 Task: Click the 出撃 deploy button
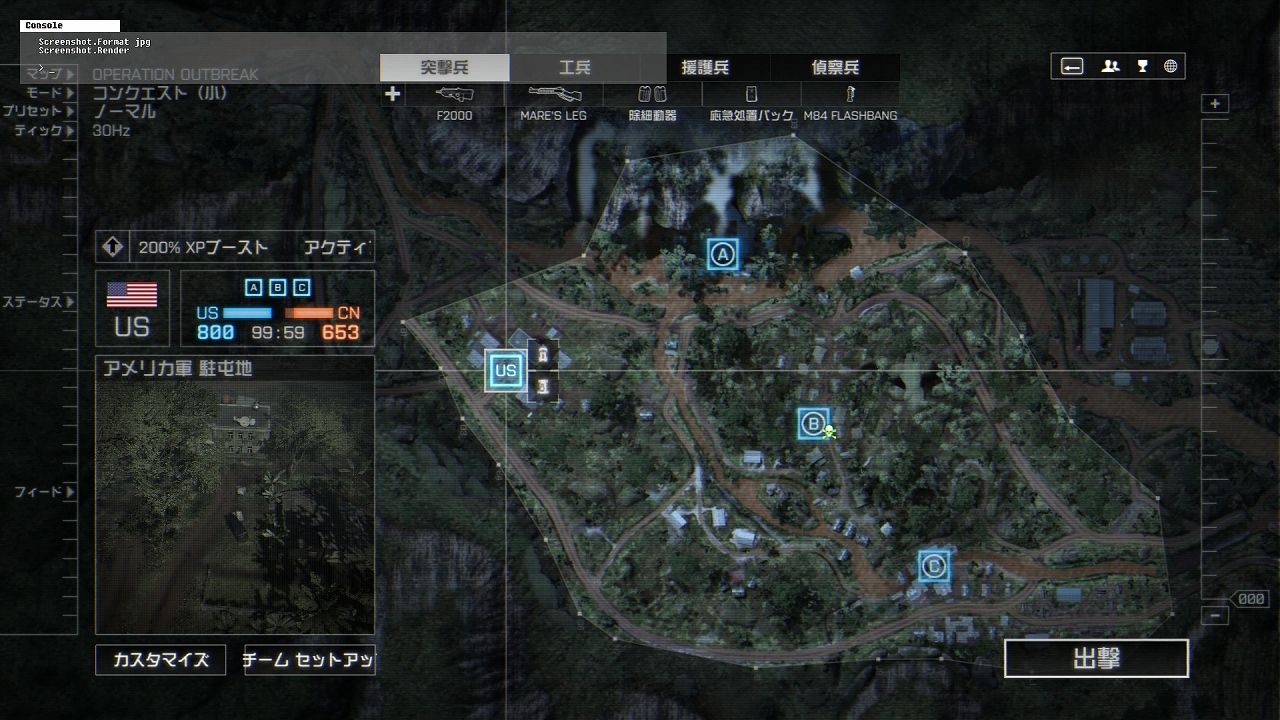coord(1096,659)
